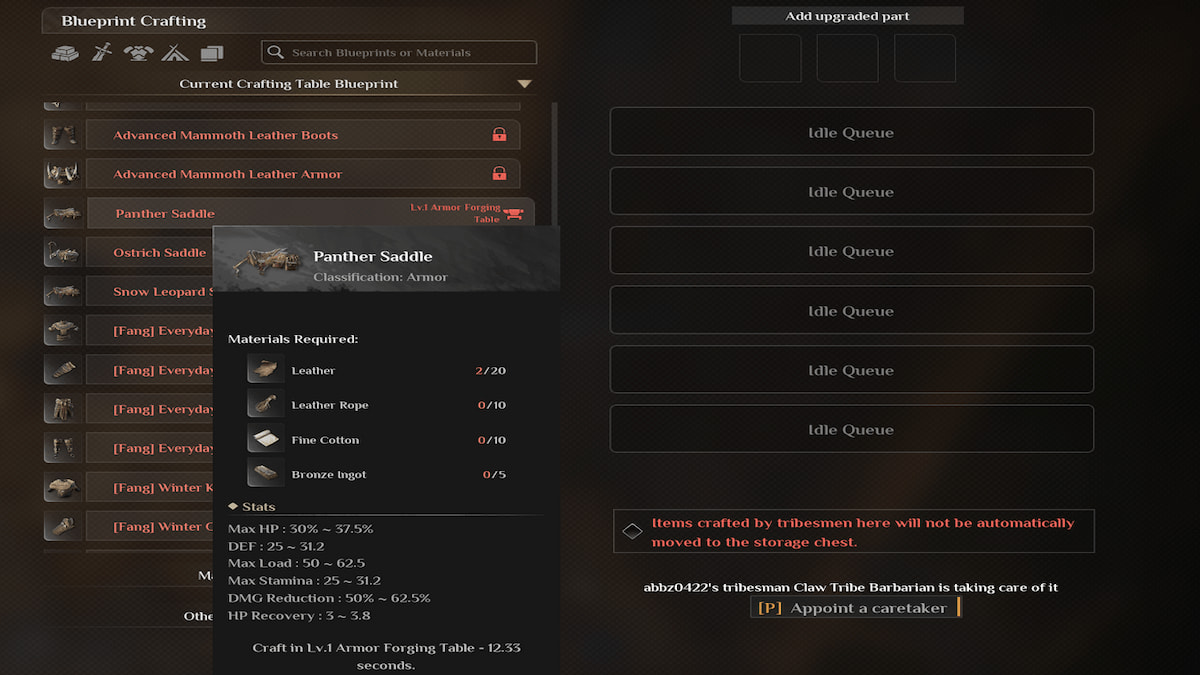1200x675 pixels.
Task: Click the Appoint a caretaker button
Action: (855, 608)
